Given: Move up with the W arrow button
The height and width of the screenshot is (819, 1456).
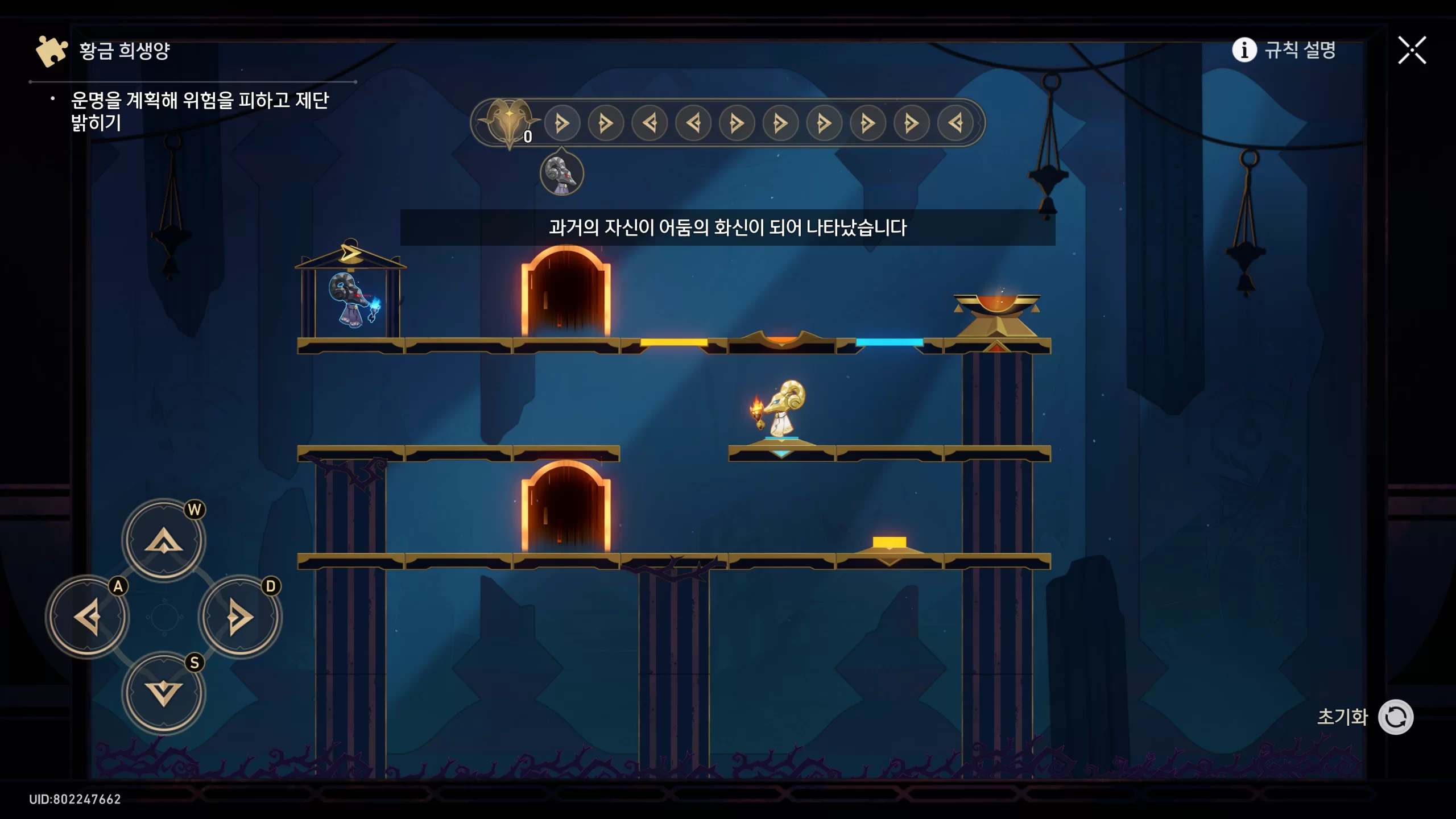Looking at the screenshot, I should [164, 540].
